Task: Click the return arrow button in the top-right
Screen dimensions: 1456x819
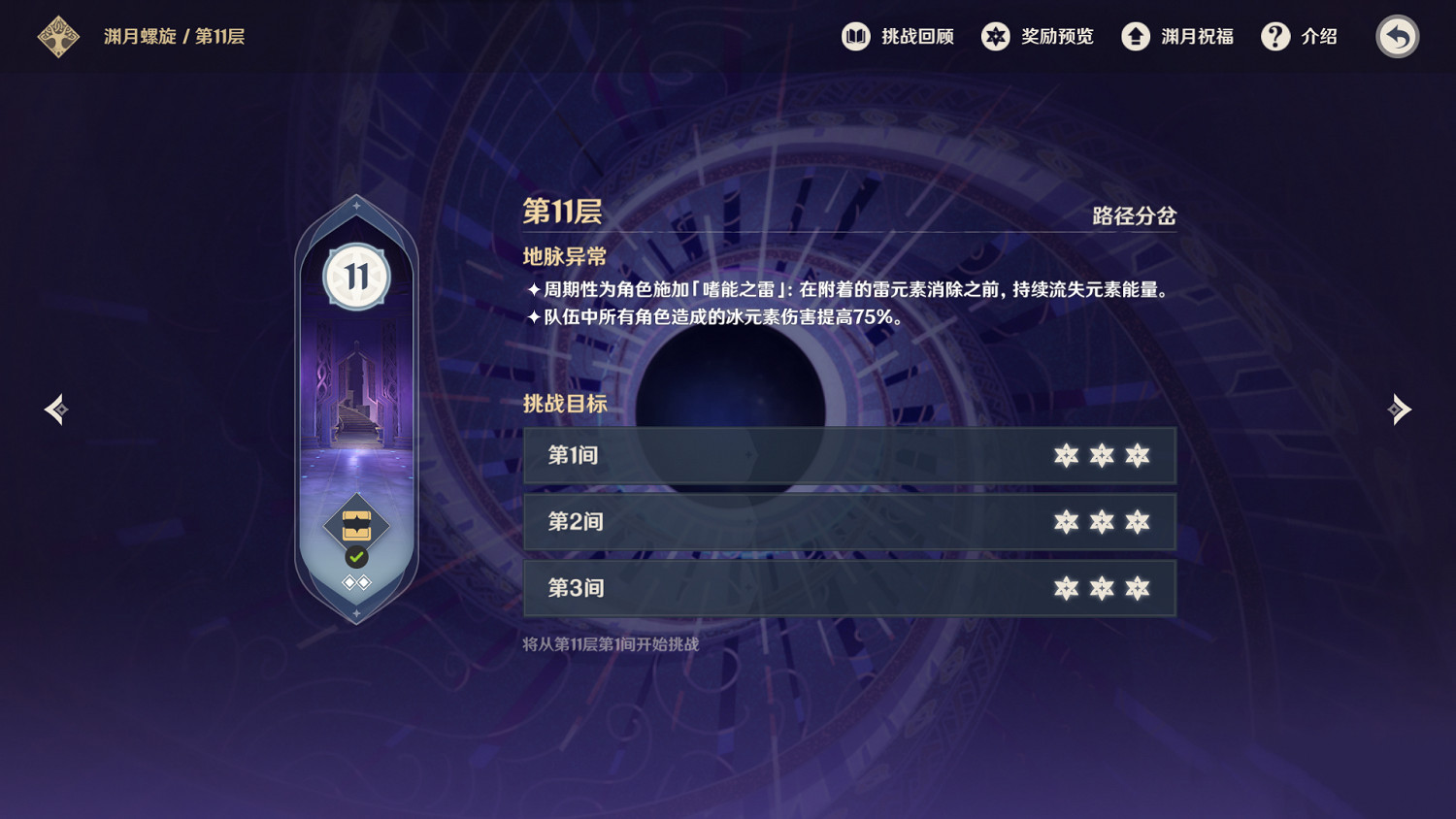Action: click(x=1398, y=36)
